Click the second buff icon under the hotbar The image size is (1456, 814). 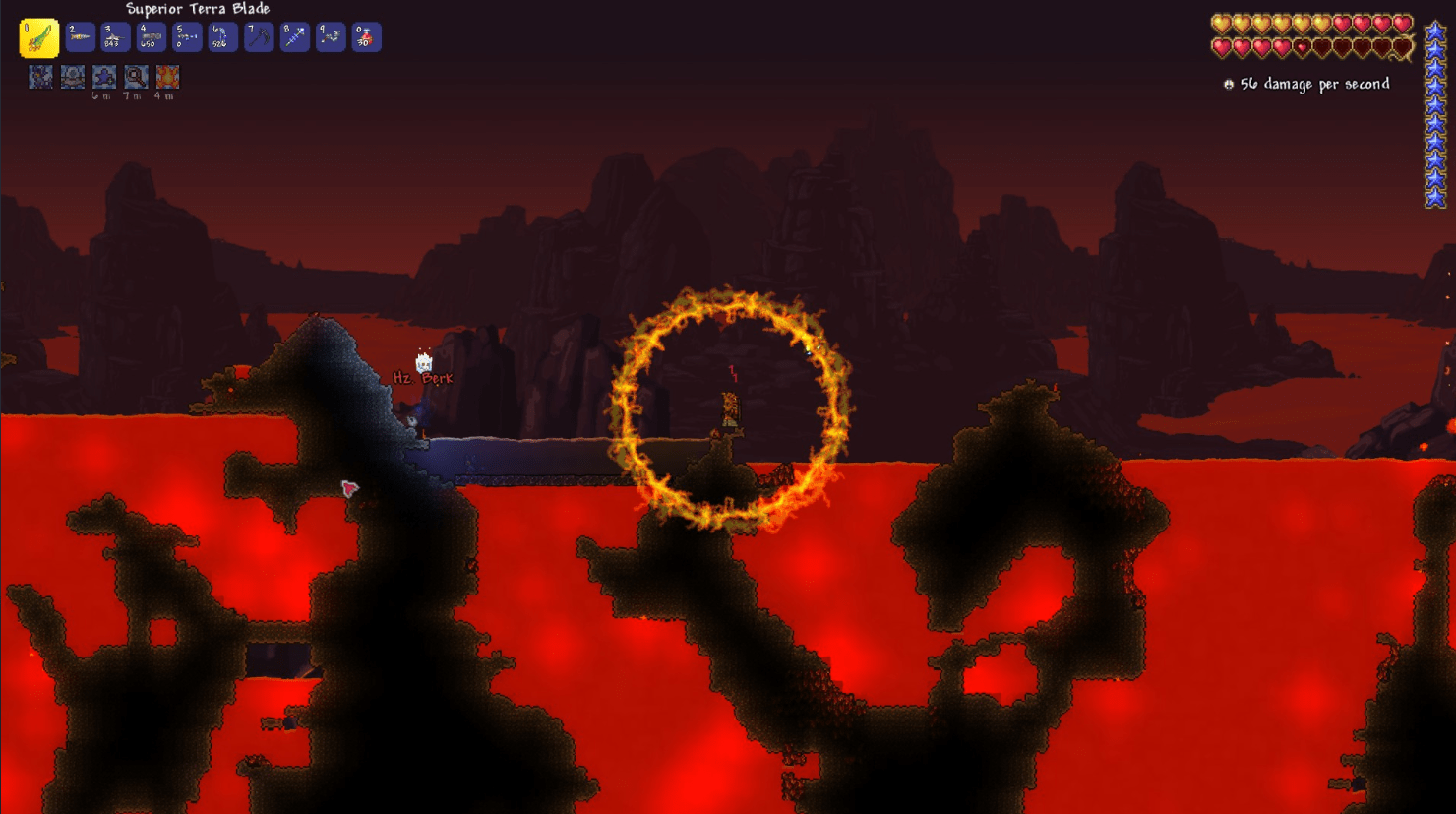(x=73, y=76)
